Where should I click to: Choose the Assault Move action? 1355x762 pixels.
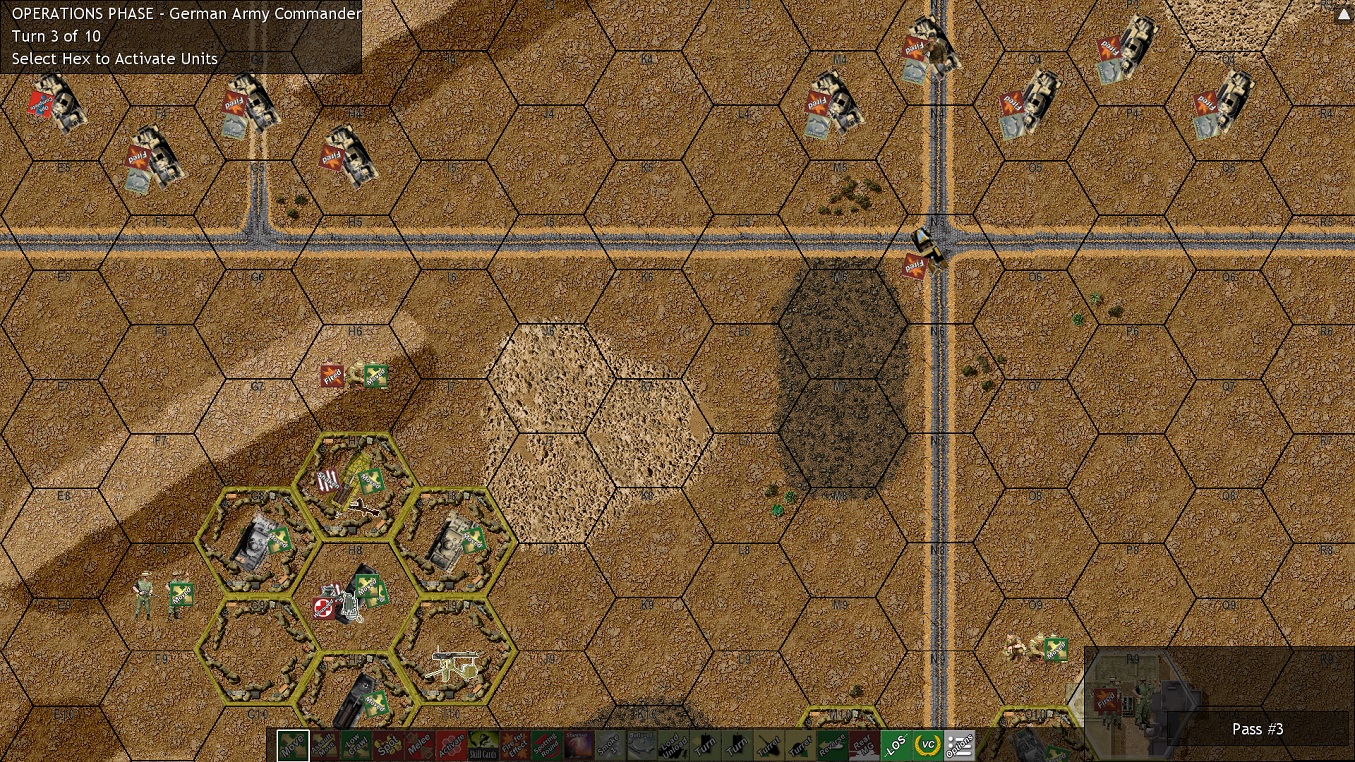[x=323, y=744]
